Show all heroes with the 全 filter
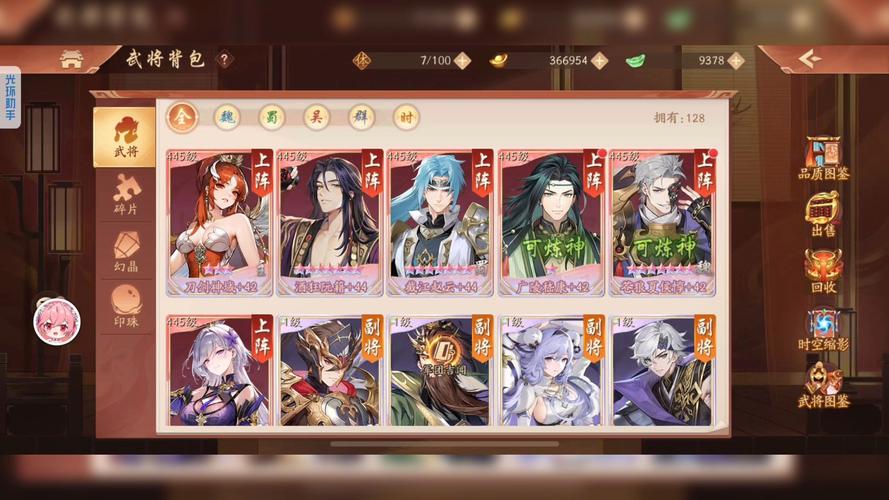This screenshot has width=889, height=500. pyautogui.click(x=182, y=117)
